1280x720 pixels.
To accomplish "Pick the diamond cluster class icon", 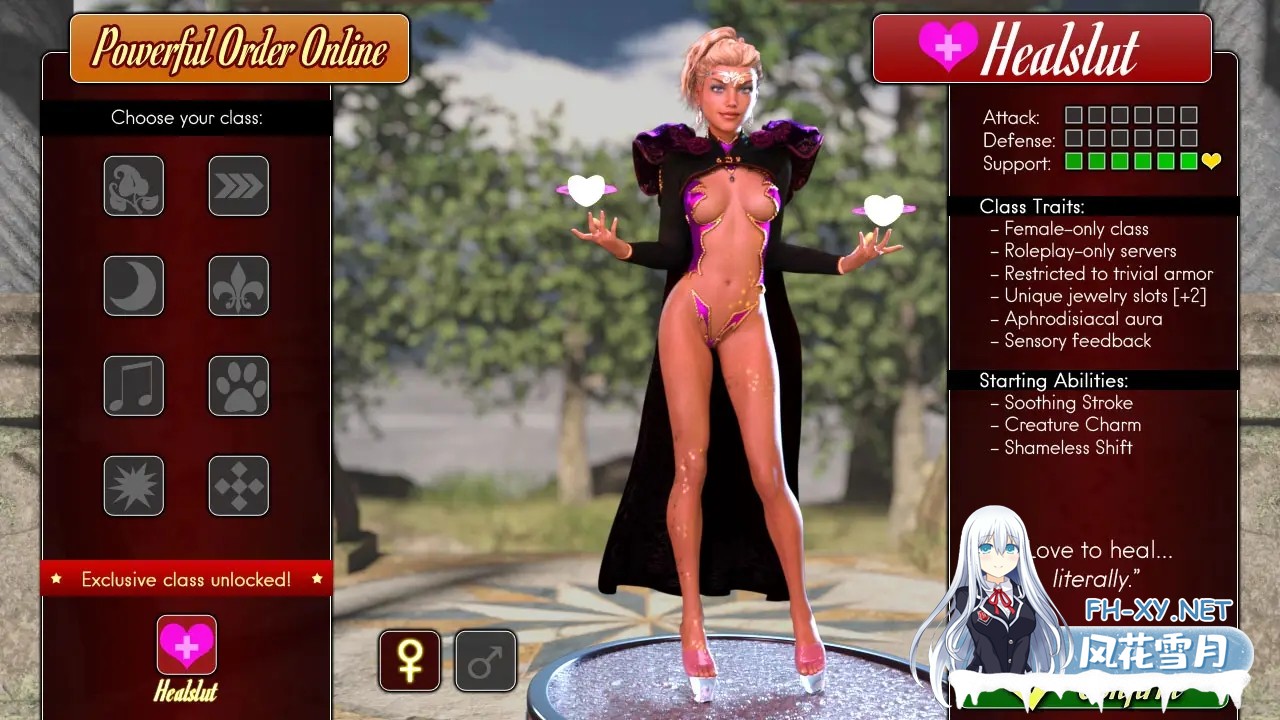I will (238, 486).
